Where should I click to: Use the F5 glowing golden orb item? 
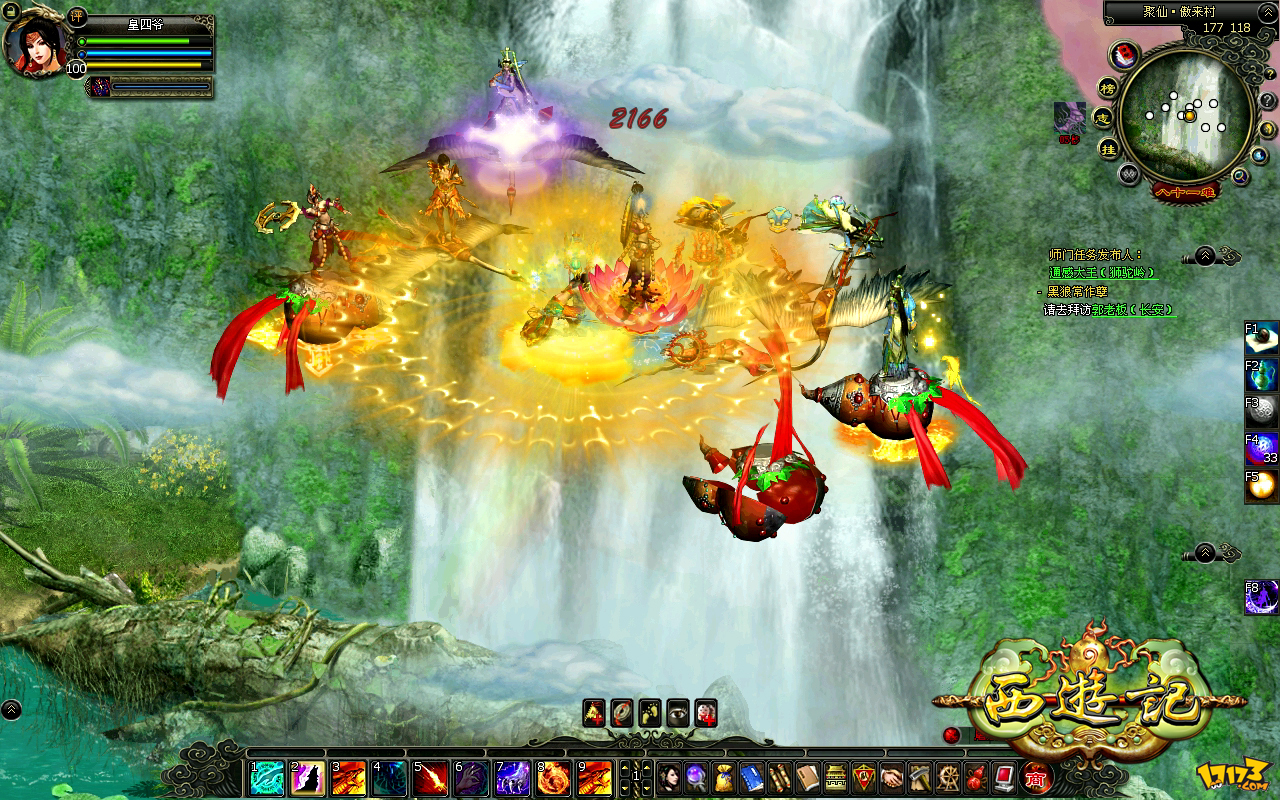(1262, 486)
